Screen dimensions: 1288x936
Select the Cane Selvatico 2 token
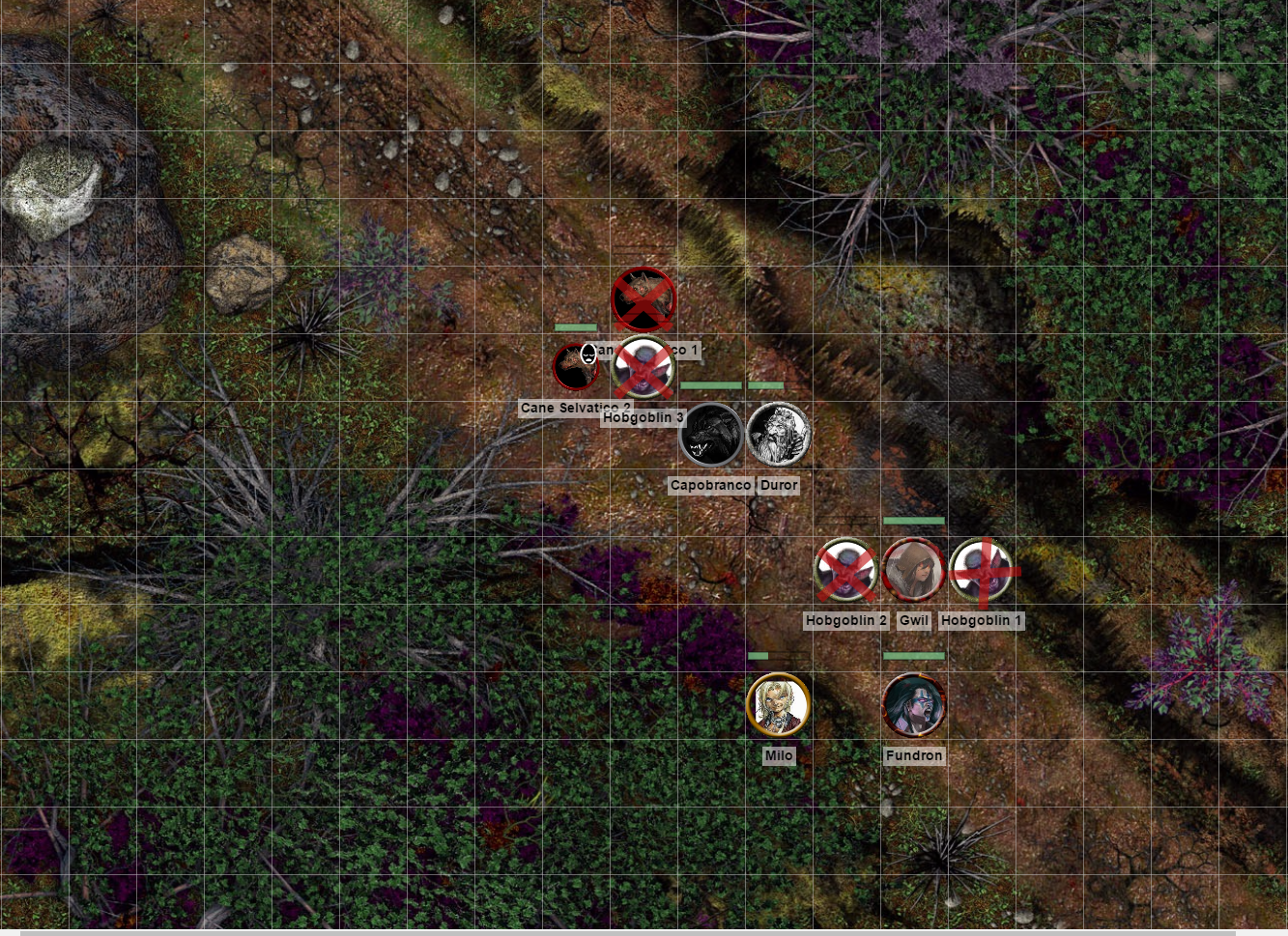pos(576,367)
